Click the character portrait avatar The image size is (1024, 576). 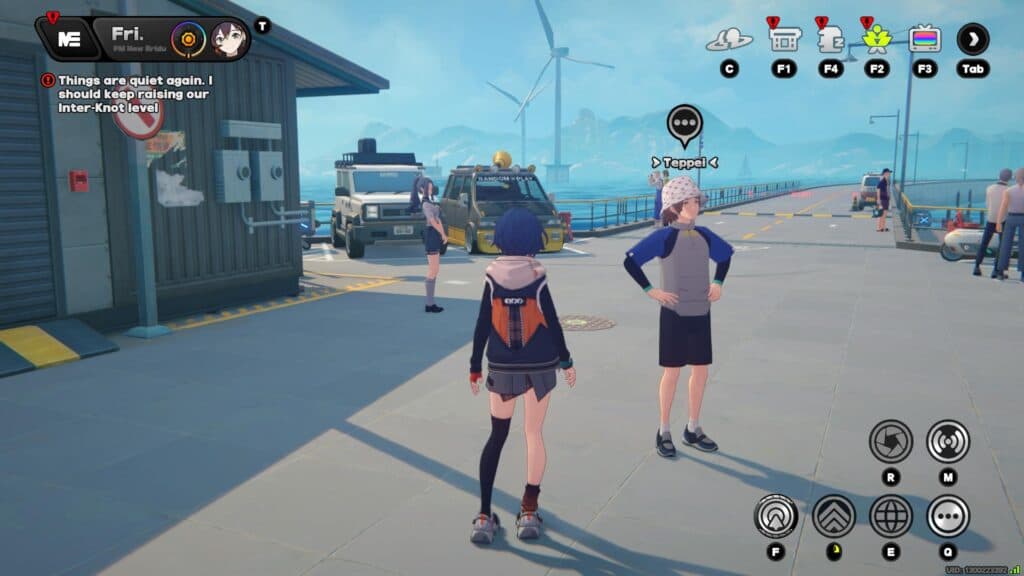pos(229,40)
